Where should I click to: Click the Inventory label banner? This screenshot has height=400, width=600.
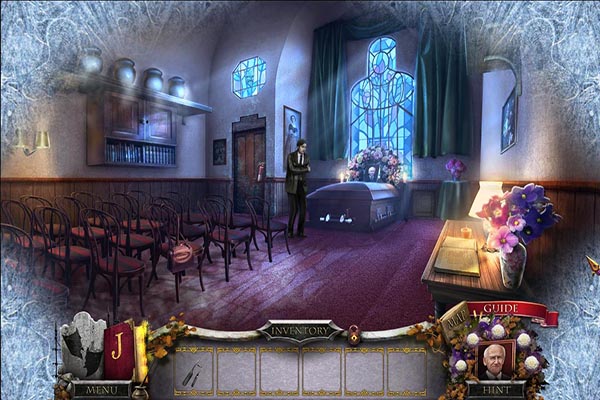[x=299, y=329]
